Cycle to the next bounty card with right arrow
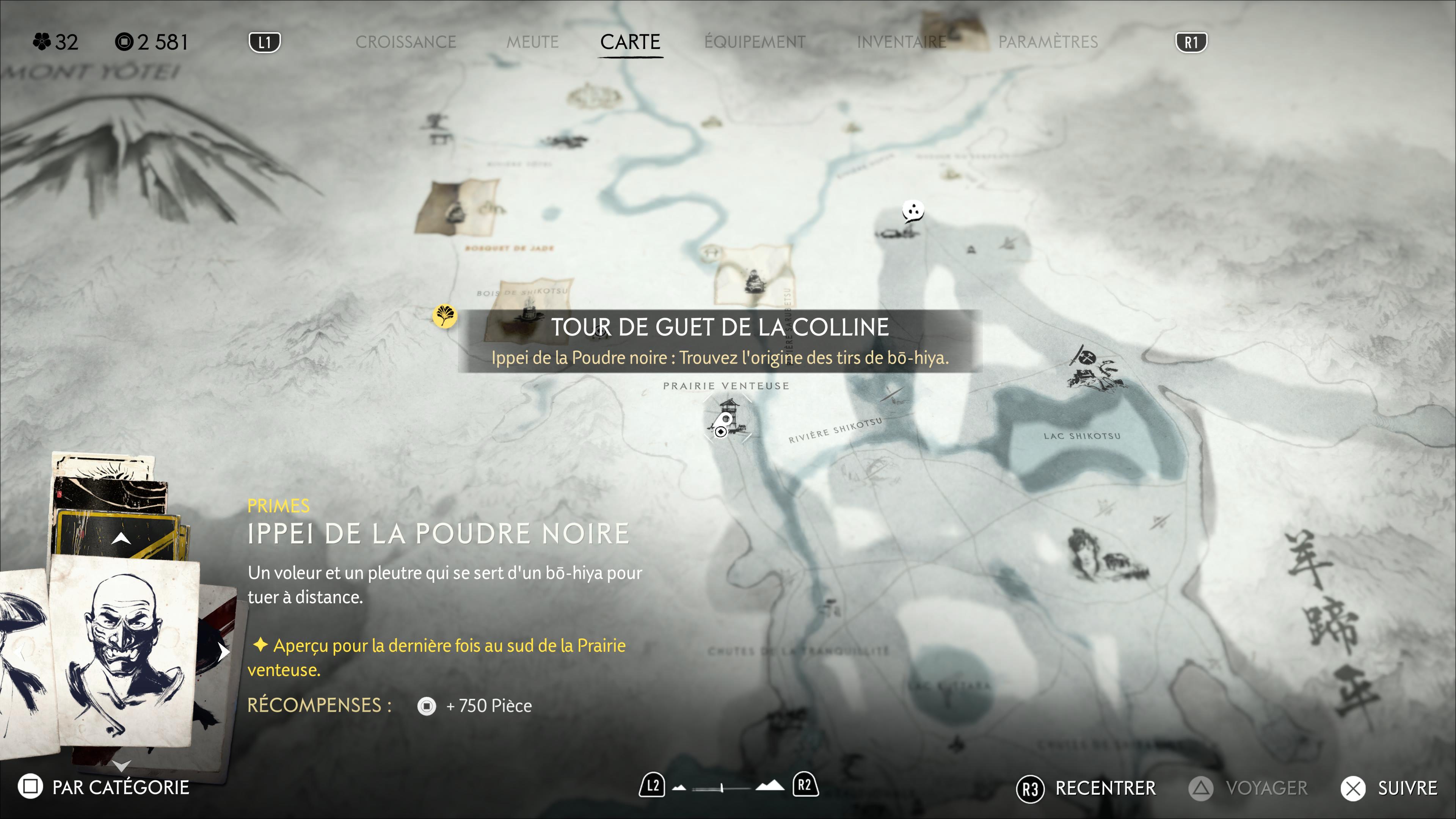Screen dimensions: 1456x819 pos(224,652)
